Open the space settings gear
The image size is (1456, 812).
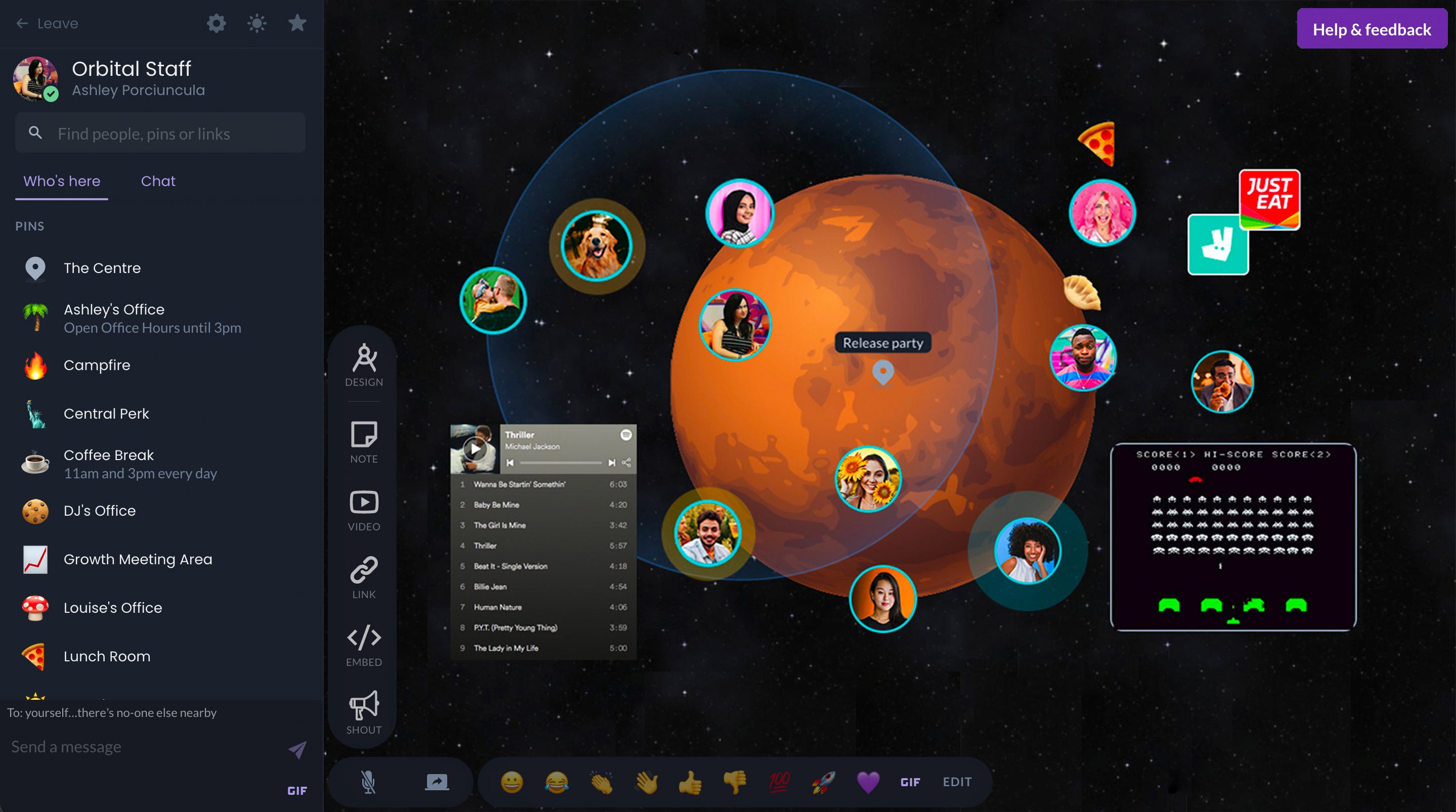217,23
